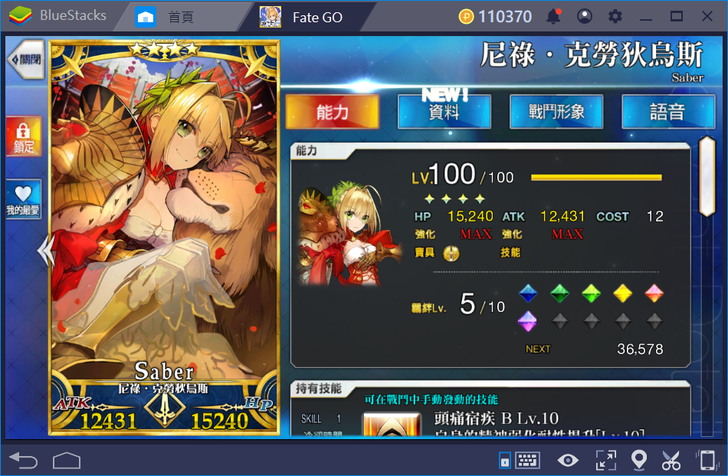Screen dimensions: 728x476
Task: Open BlueStacks notifications bell
Action: pos(554,17)
